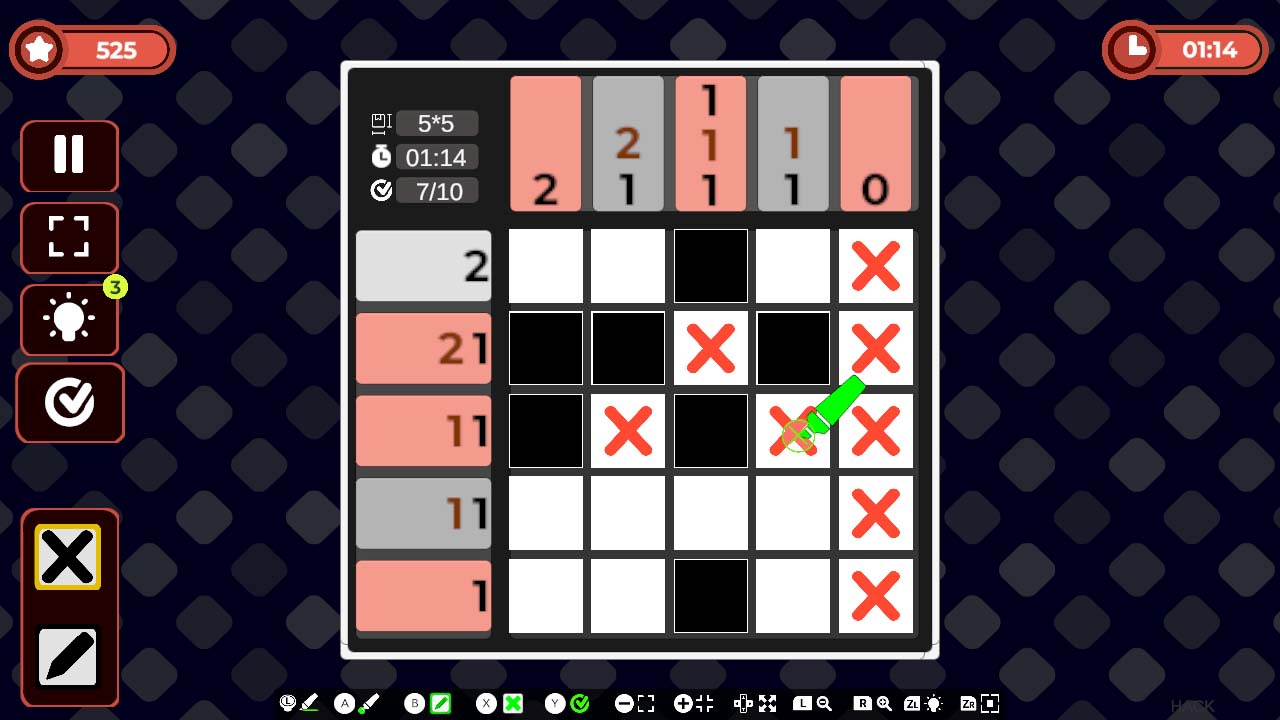Pause the puzzle

[68, 156]
